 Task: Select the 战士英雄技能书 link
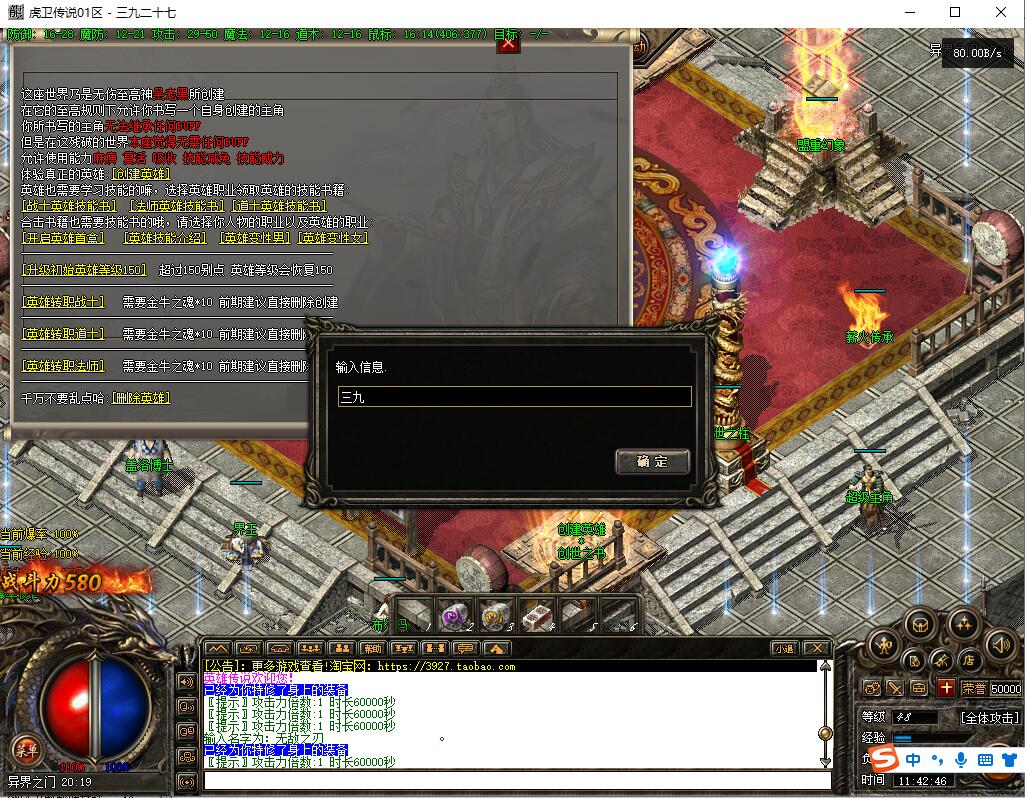[69, 206]
